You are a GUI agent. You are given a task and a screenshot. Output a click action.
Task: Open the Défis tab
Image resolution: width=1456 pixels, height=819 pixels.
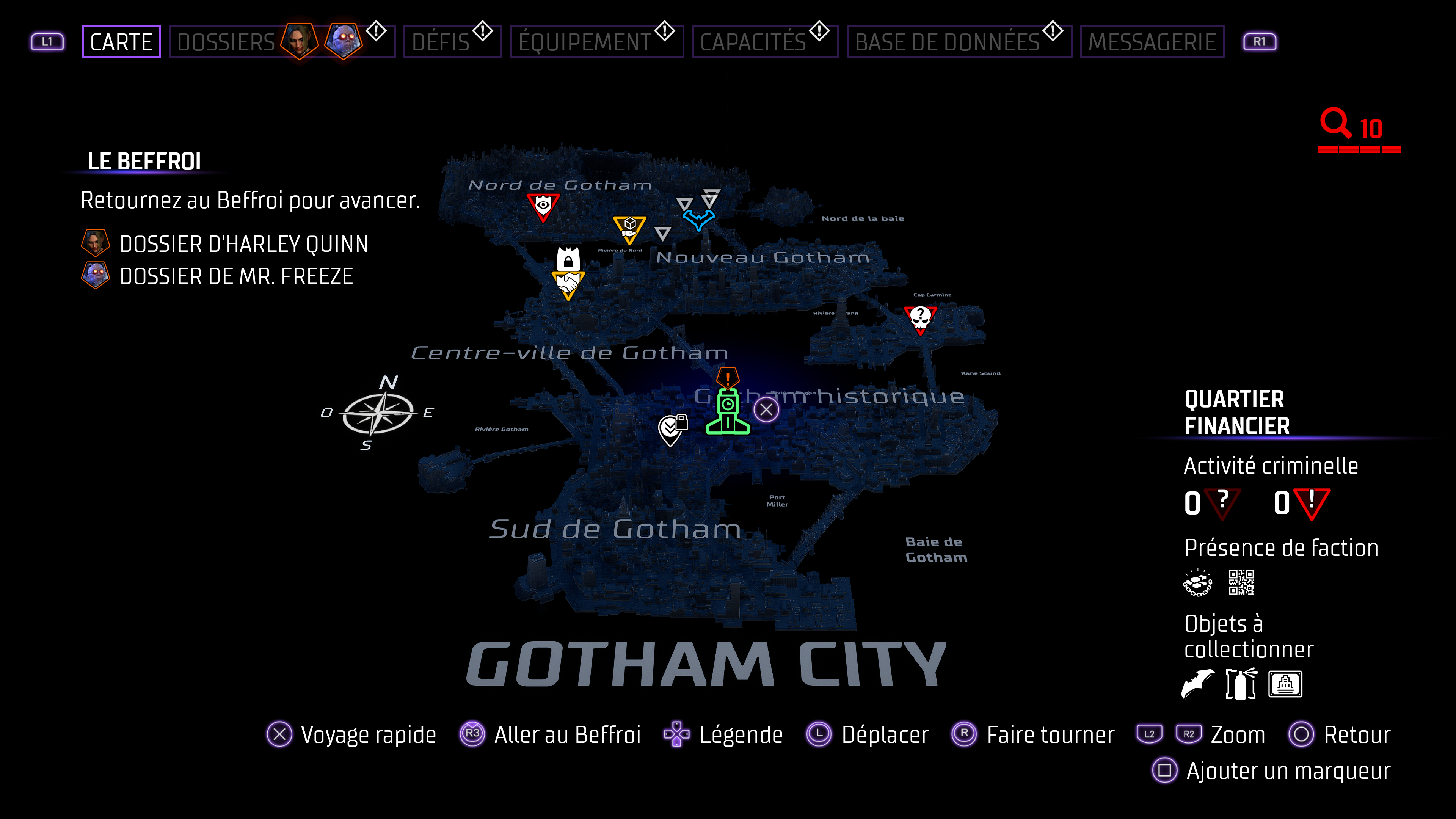[x=441, y=42]
